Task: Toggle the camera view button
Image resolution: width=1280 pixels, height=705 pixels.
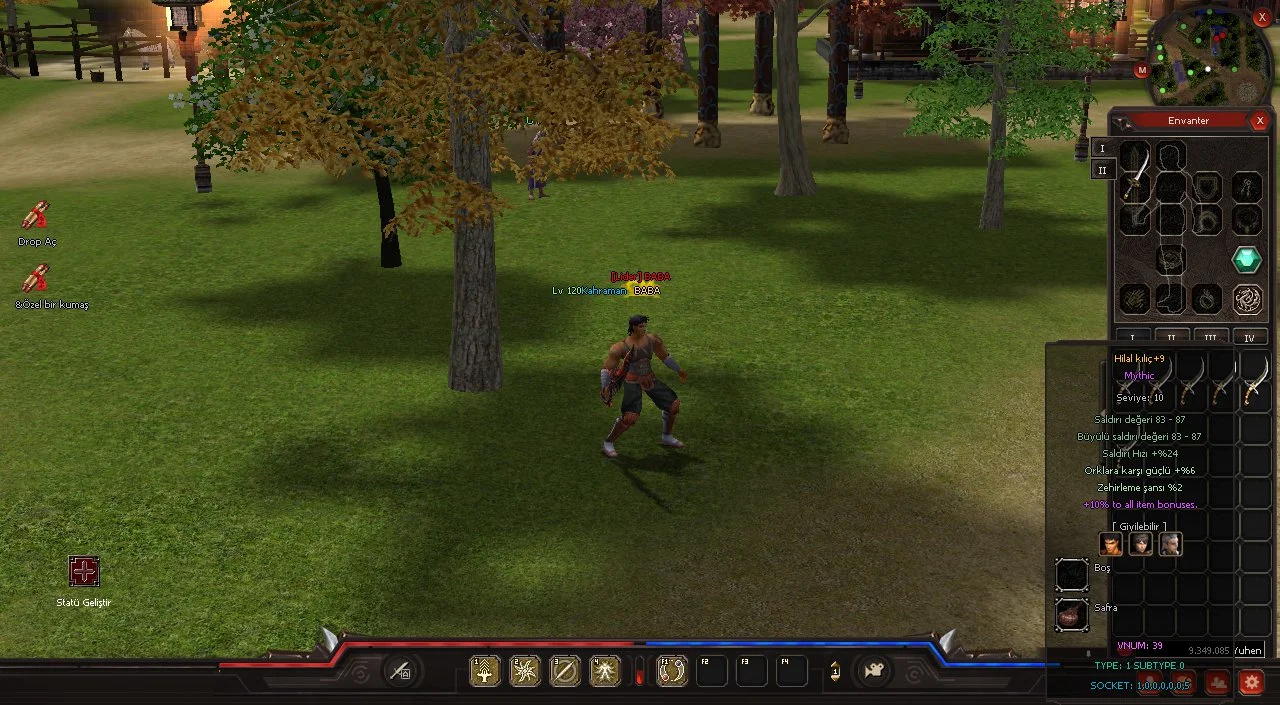Action: 875,671
